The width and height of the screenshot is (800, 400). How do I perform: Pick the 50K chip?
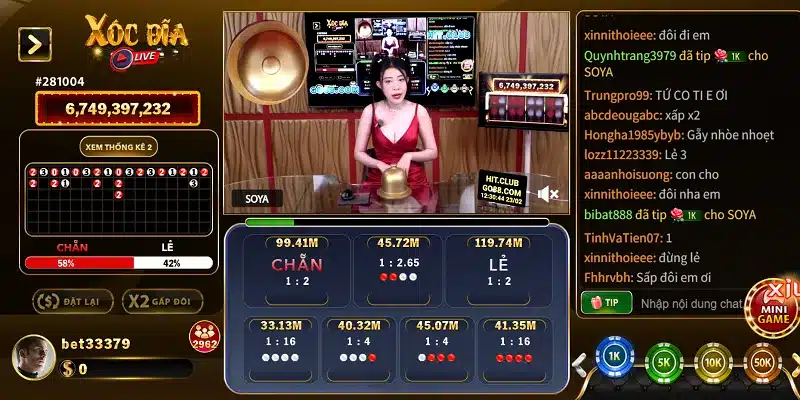click(x=763, y=360)
